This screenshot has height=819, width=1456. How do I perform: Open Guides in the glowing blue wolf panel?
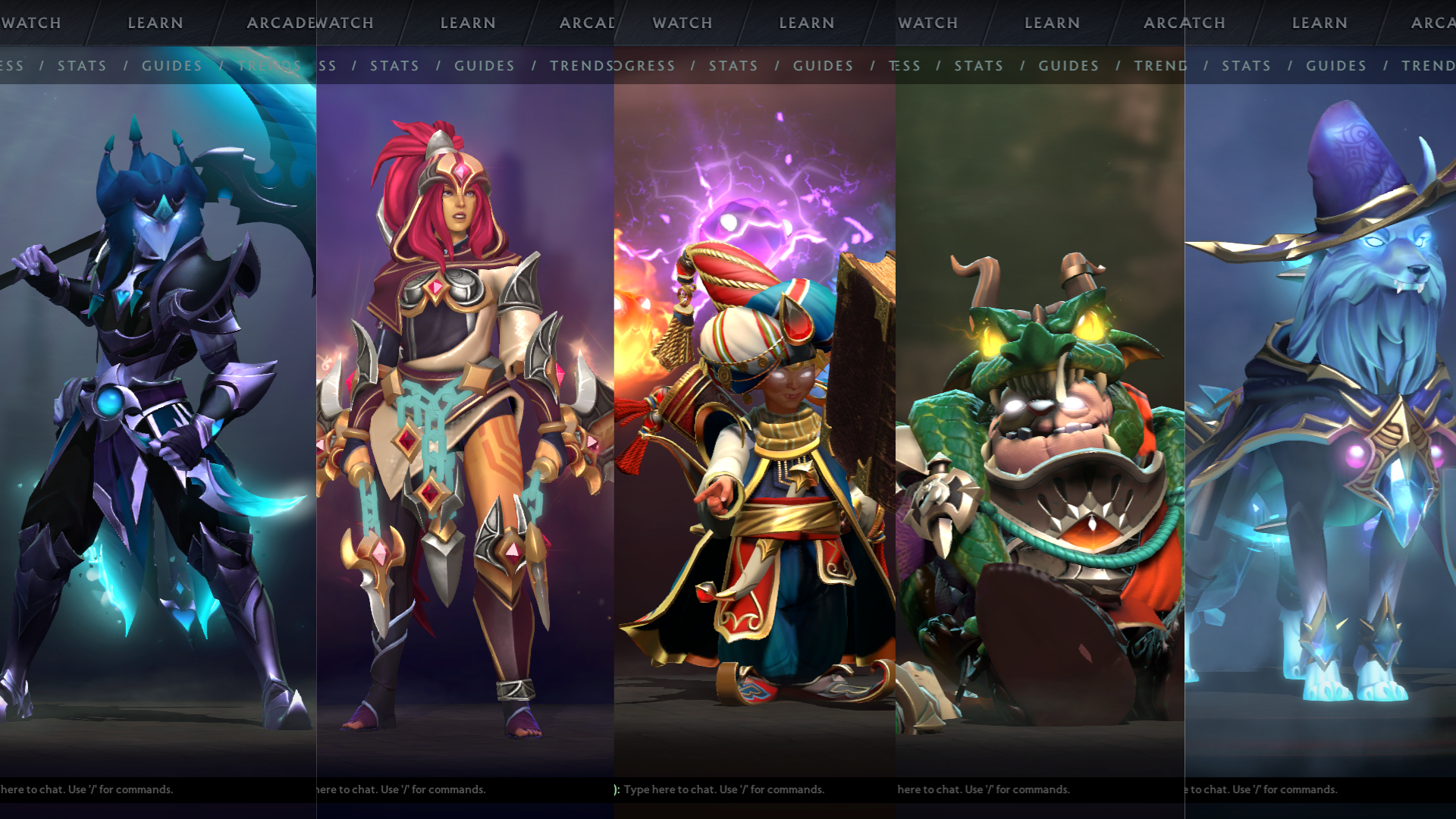pyautogui.click(x=1335, y=66)
